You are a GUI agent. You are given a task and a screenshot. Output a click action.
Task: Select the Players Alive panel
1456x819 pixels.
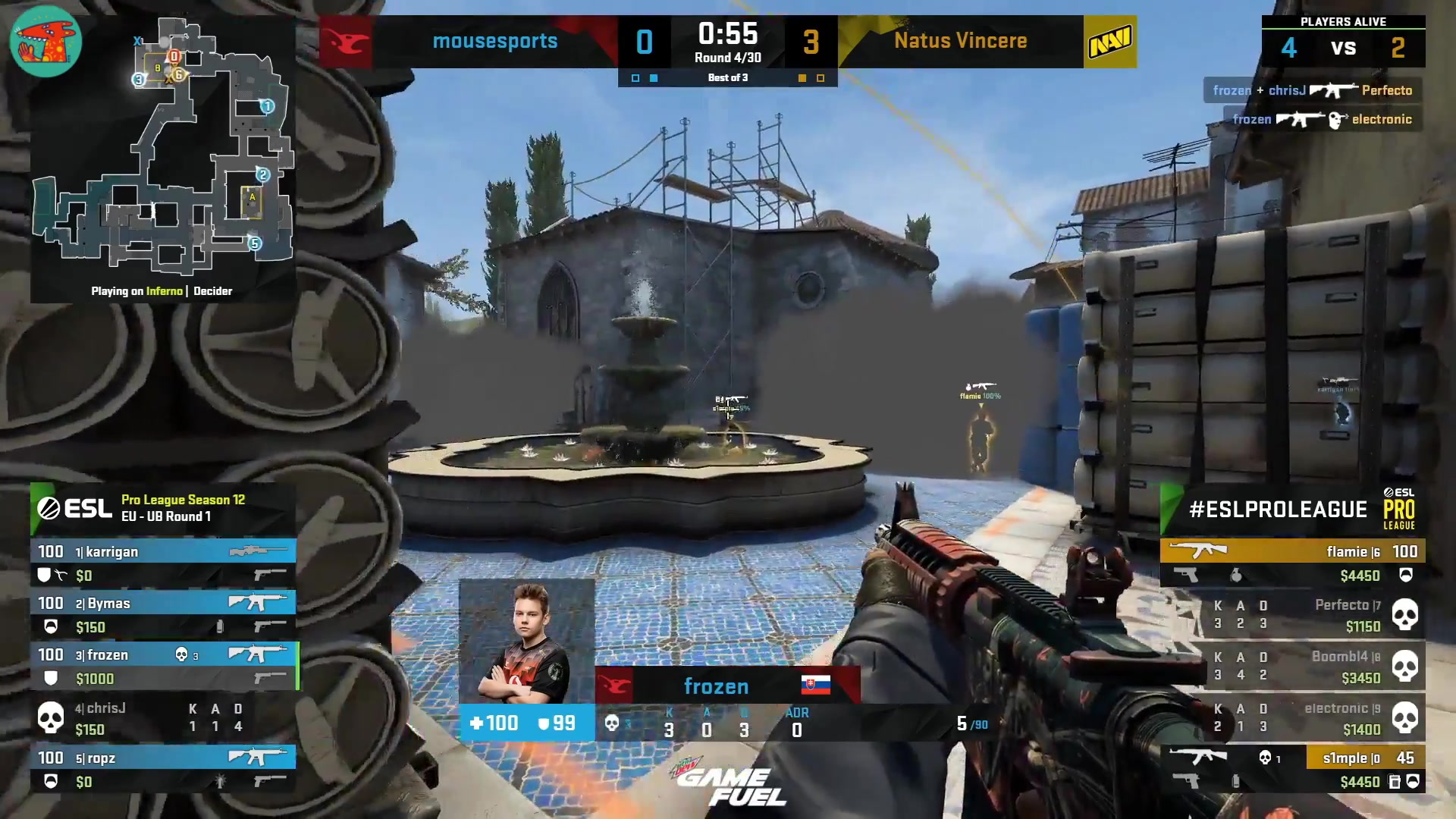click(x=1343, y=41)
